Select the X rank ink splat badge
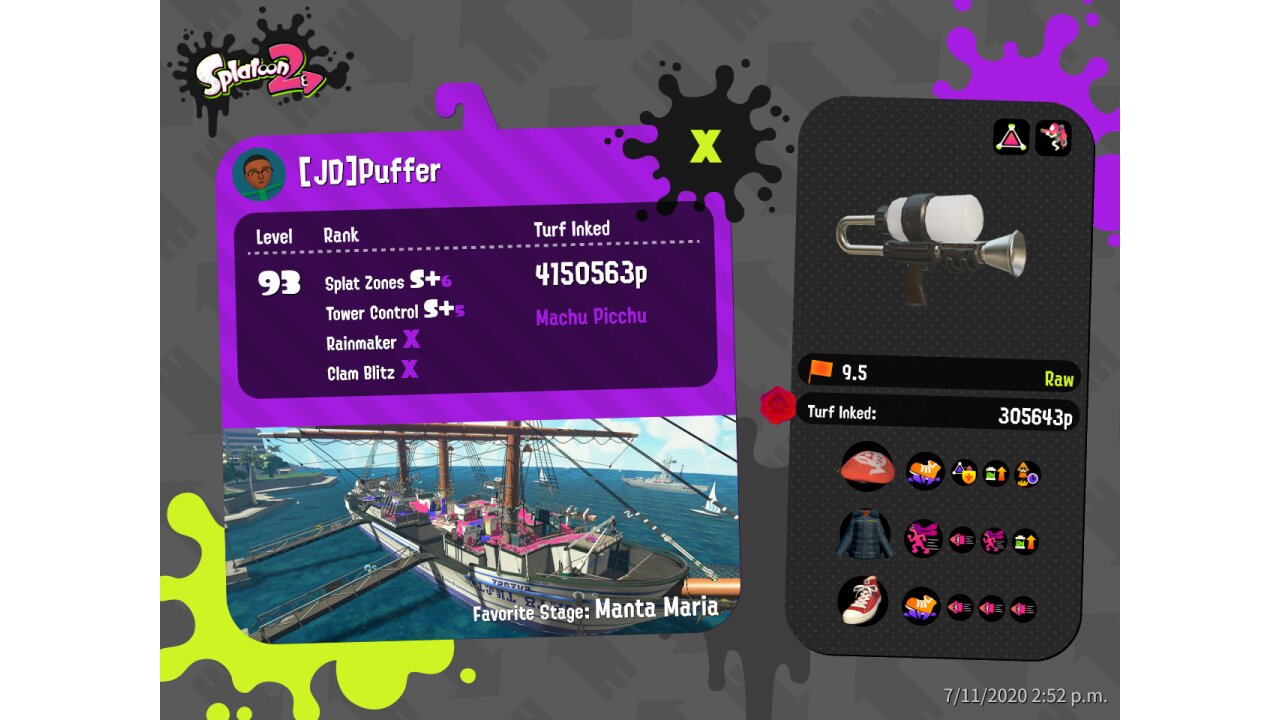Viewport: 1280px width, 720px height. click(x=705, y=147)
